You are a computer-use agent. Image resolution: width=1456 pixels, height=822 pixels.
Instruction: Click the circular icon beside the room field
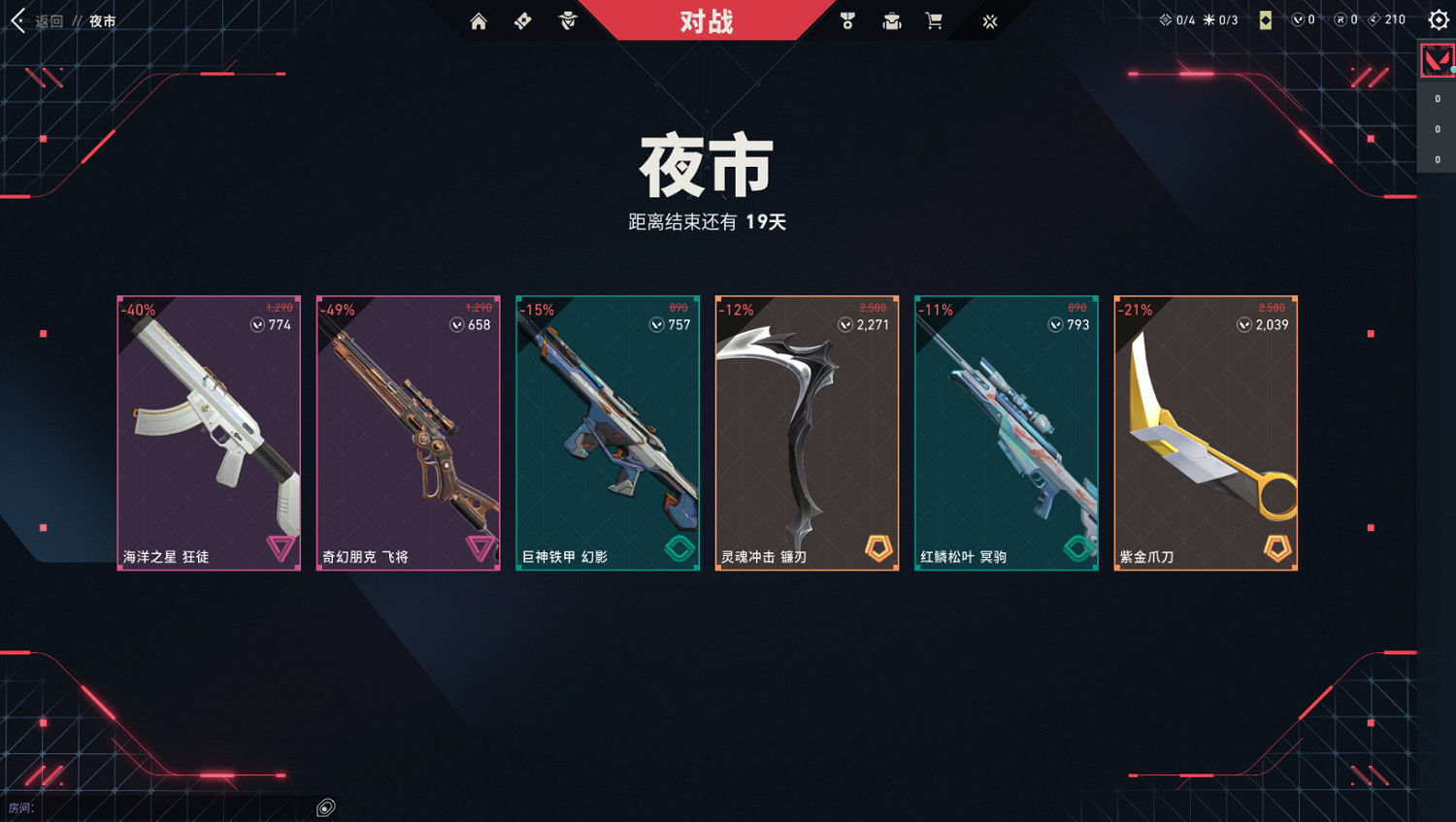coord(325,806)
